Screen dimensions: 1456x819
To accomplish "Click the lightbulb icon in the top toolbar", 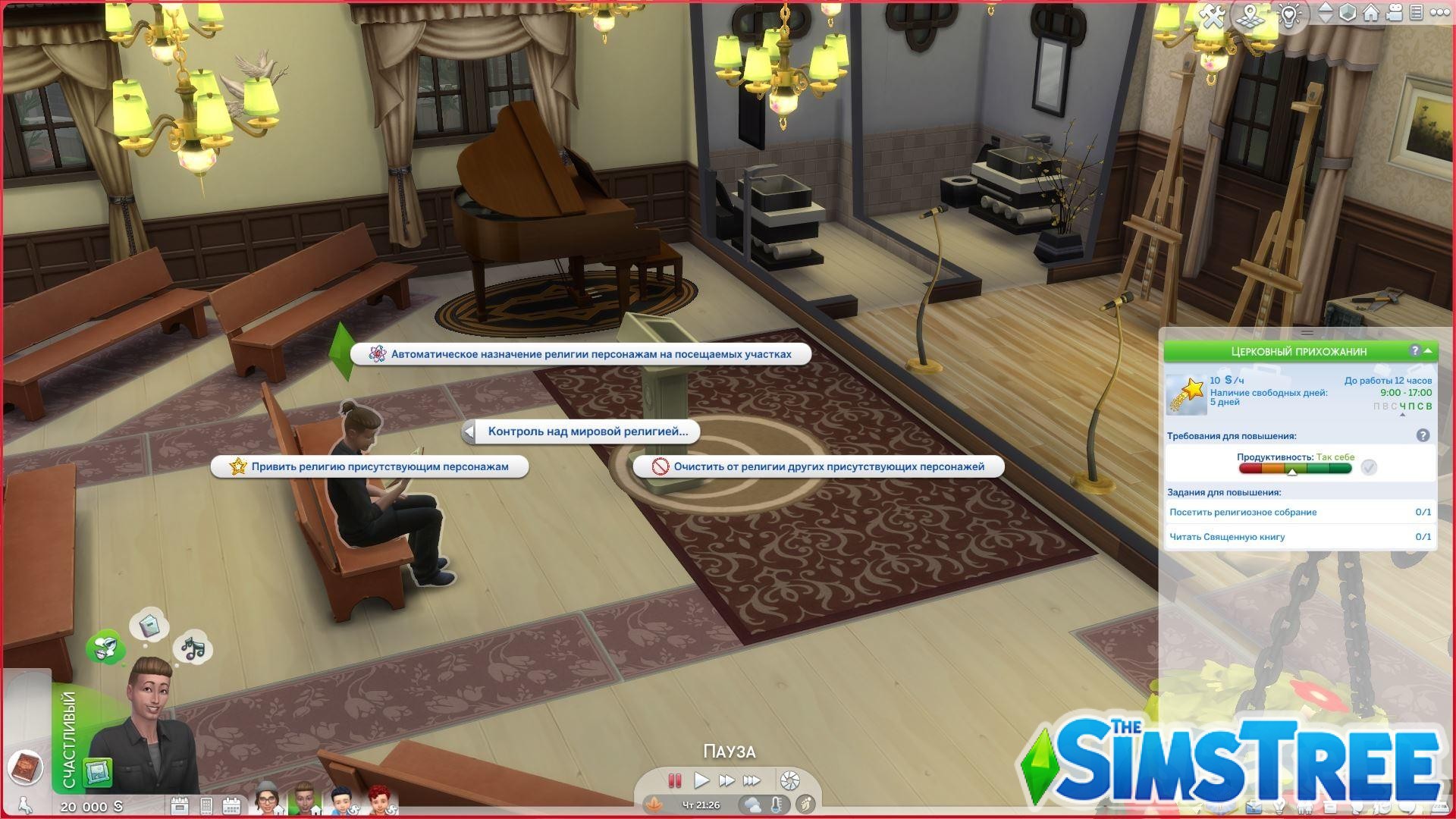I will pos(1289,13).
